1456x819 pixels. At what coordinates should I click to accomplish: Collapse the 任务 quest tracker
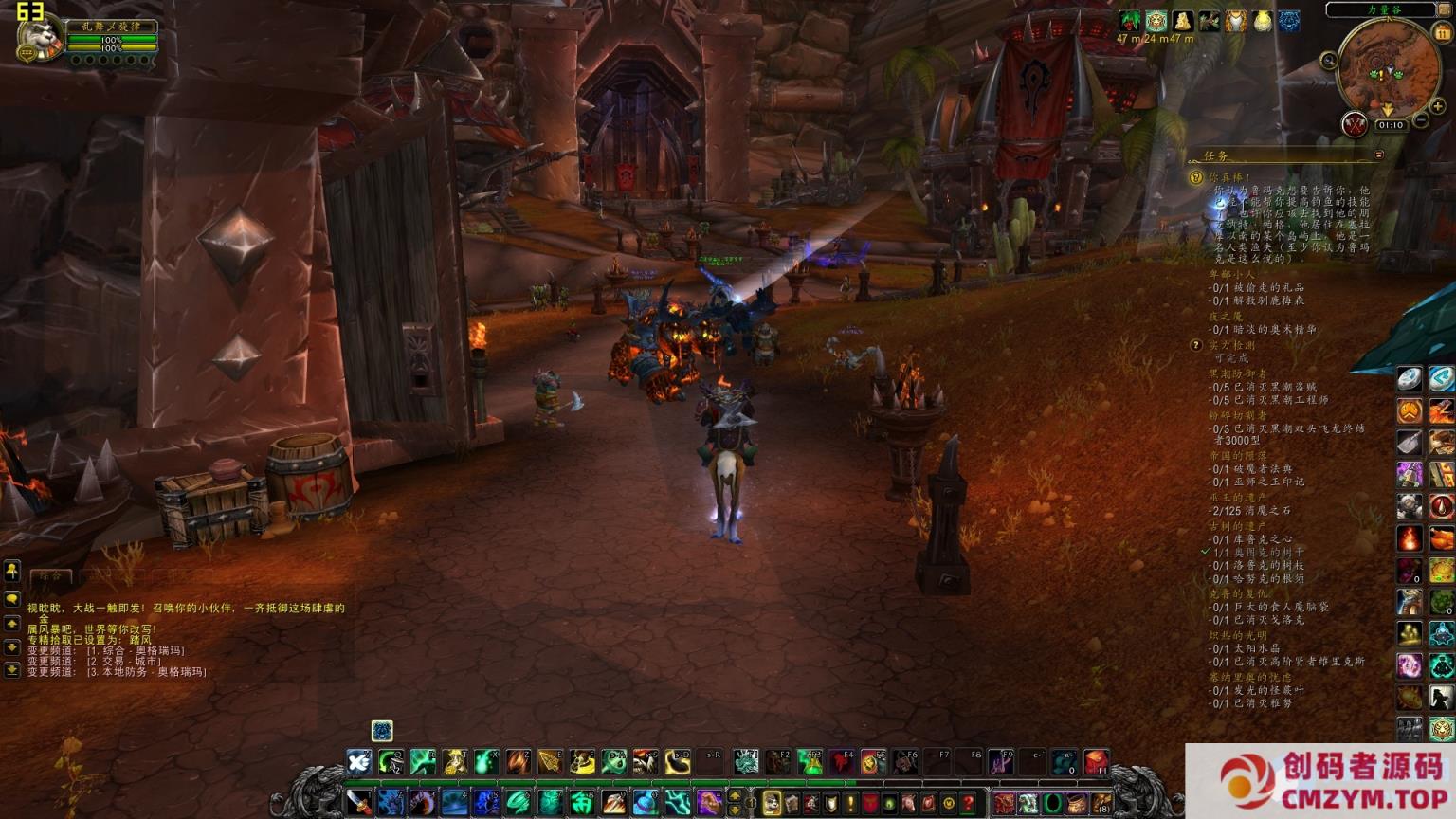click(x=1379, y=155)
